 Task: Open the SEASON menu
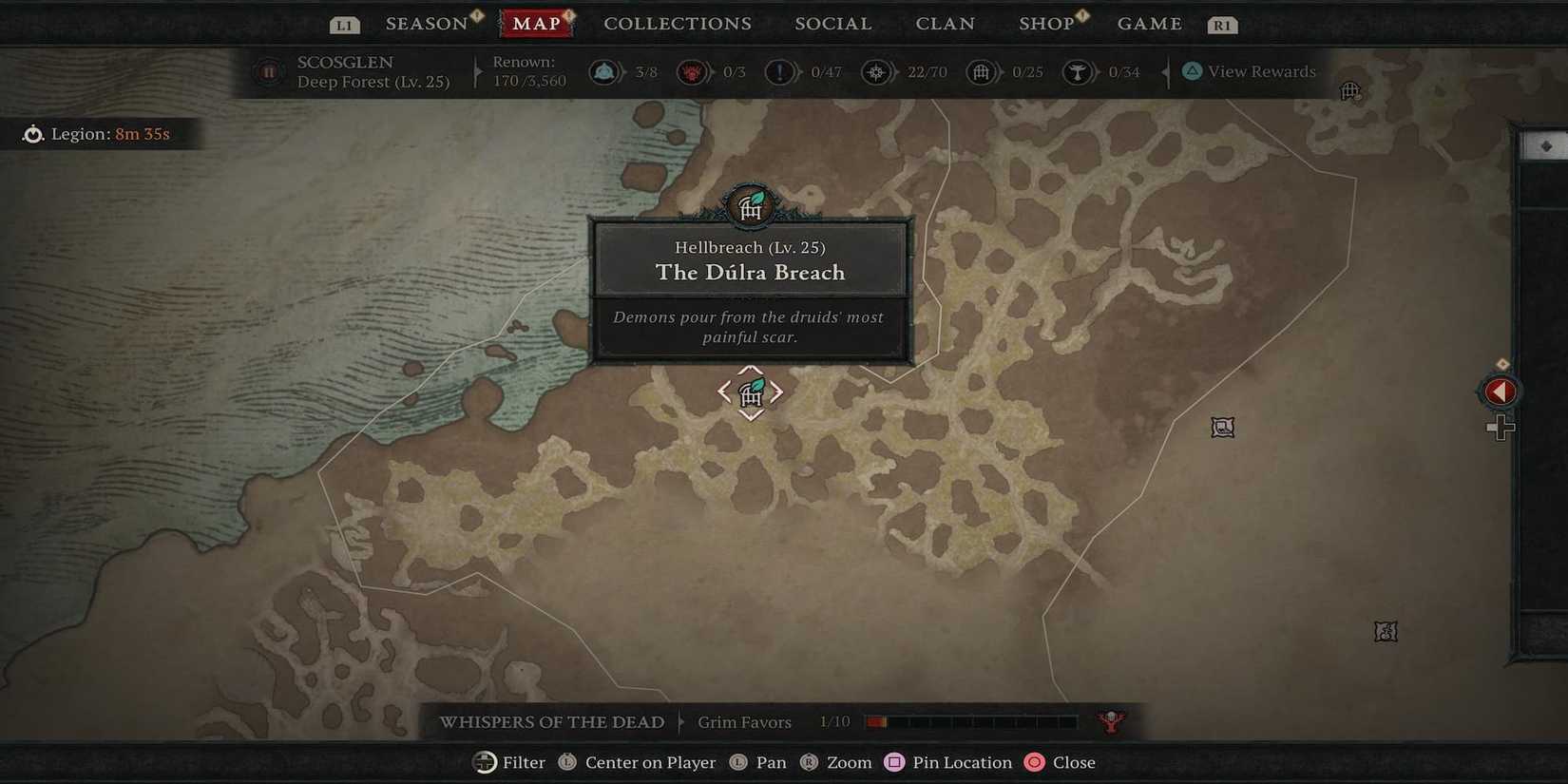point(425,23)
